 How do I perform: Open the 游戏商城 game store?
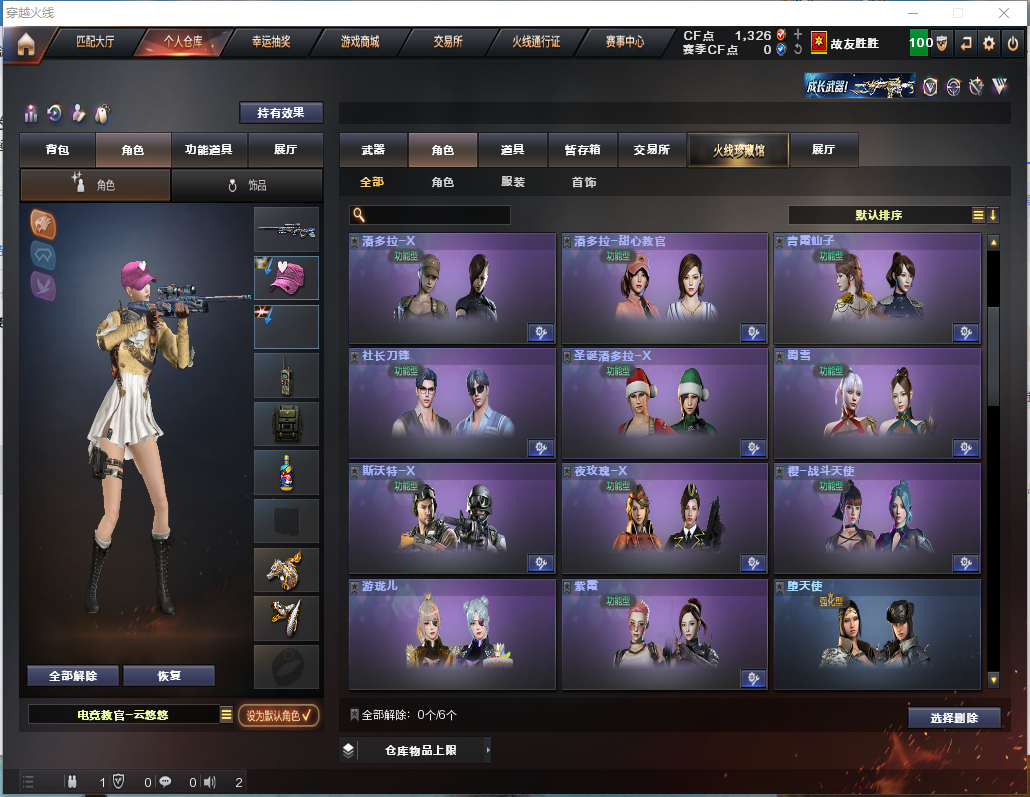[360, 42]
